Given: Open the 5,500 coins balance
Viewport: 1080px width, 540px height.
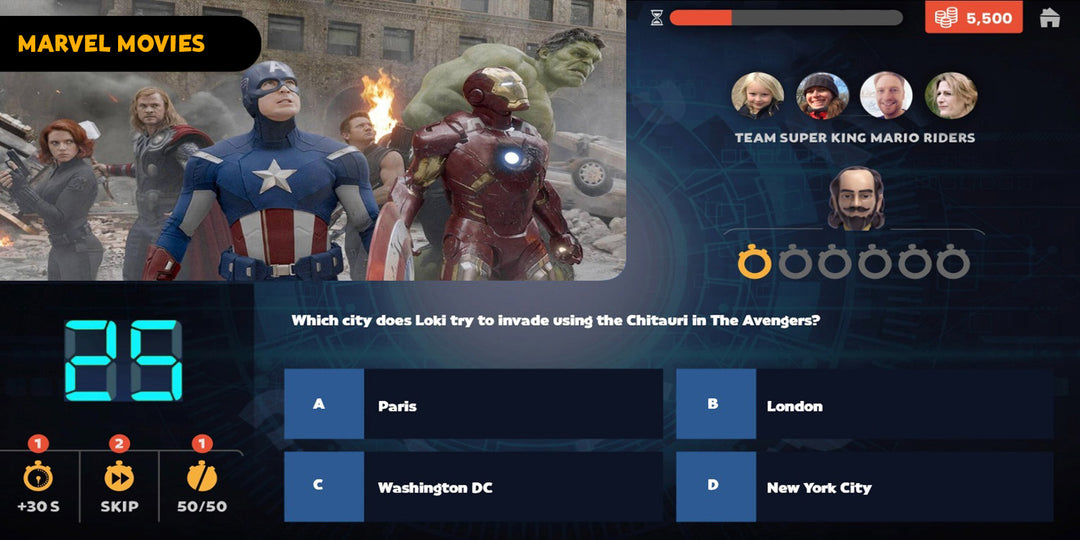Looking at the screenshot, I should [x=973, y=18].
